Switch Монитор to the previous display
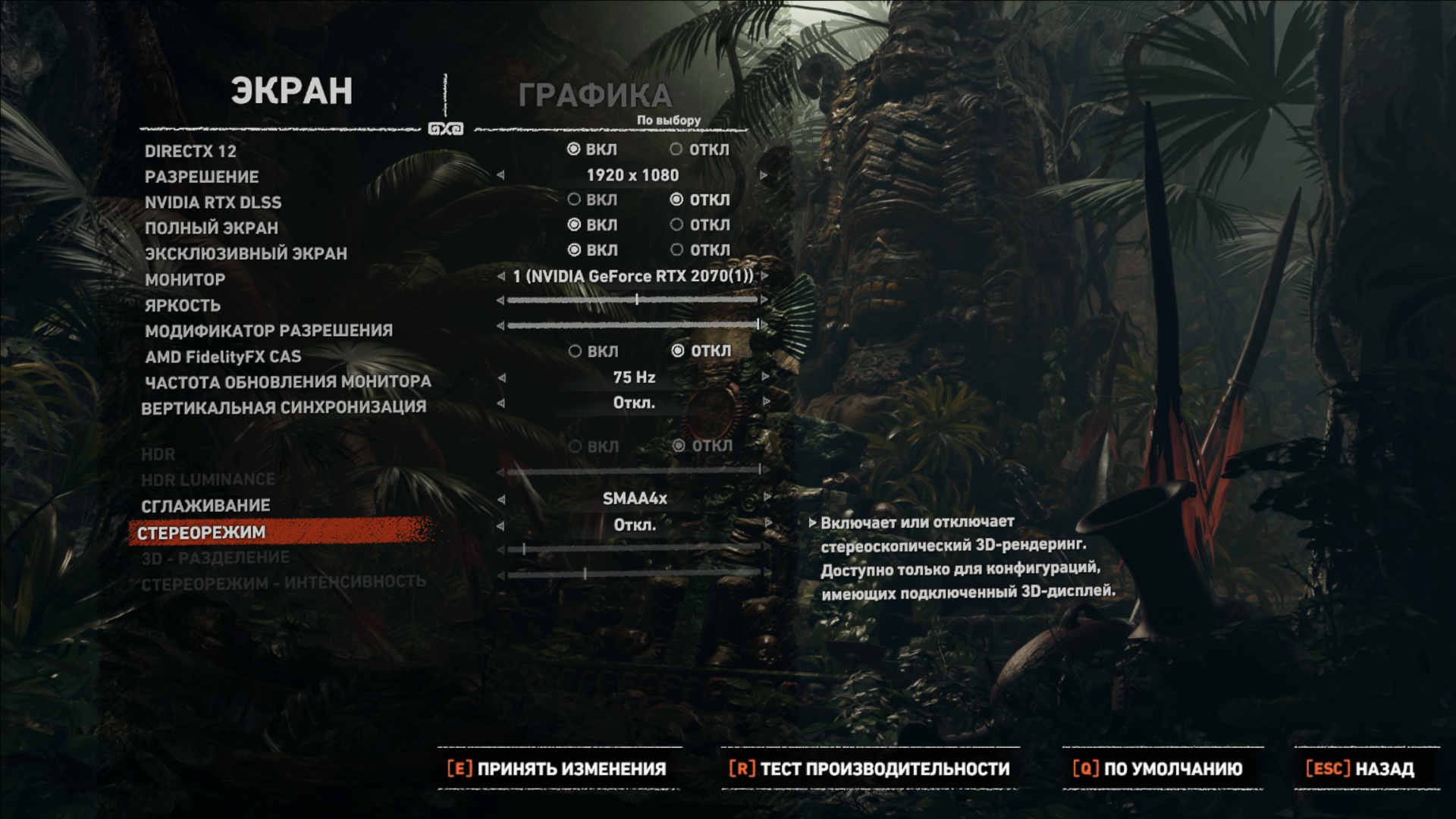 [x=500, y=276]
